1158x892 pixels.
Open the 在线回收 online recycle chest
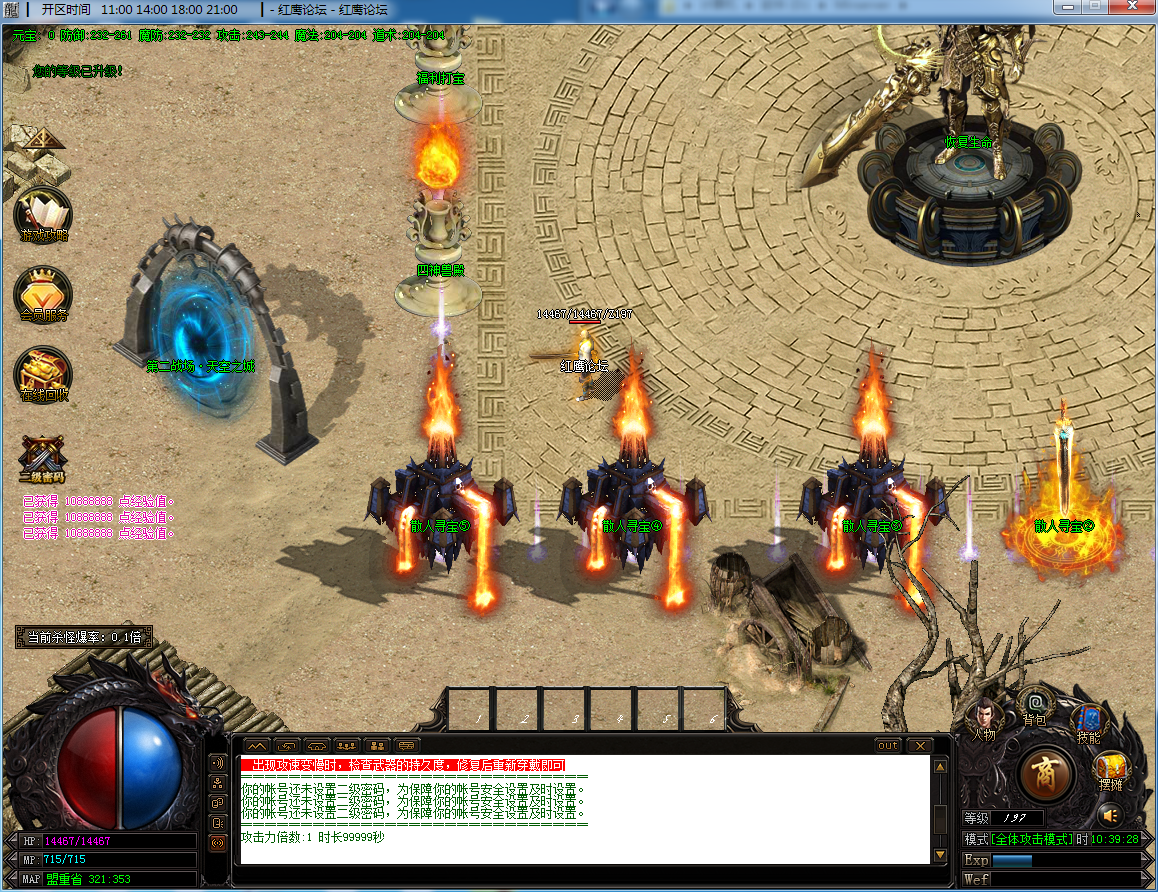click(43, 374)
